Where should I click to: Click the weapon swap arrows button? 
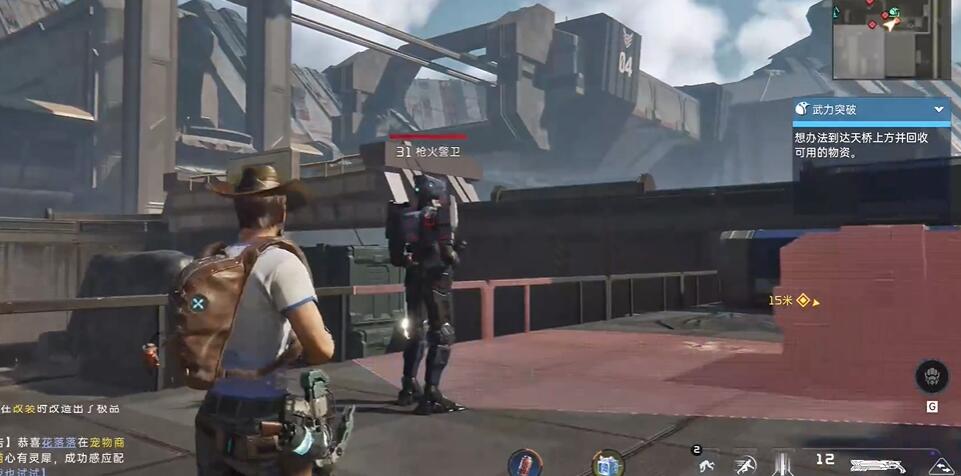[x=940, y=465]
